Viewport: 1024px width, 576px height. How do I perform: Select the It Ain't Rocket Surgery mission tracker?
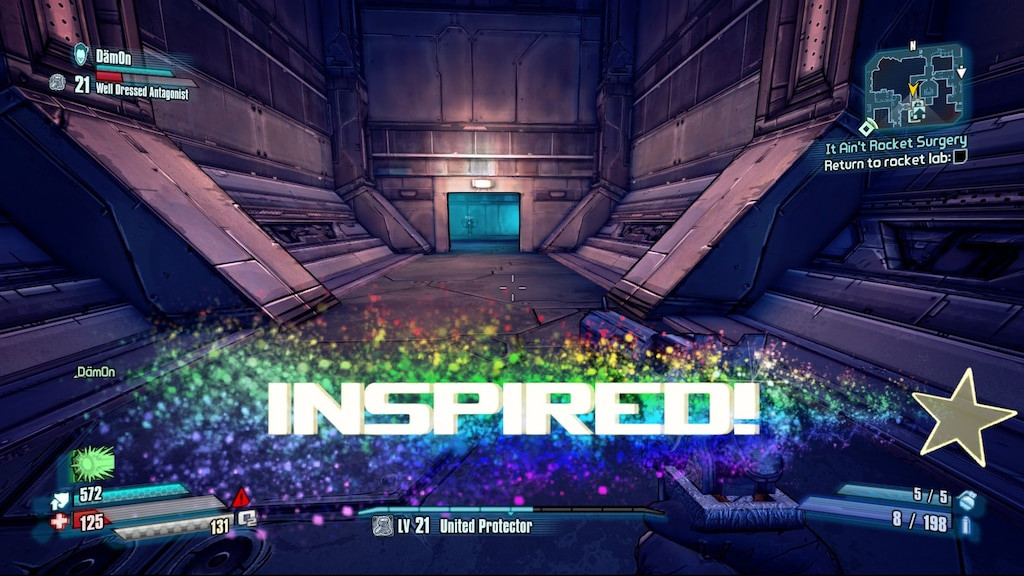coord(895,141)
